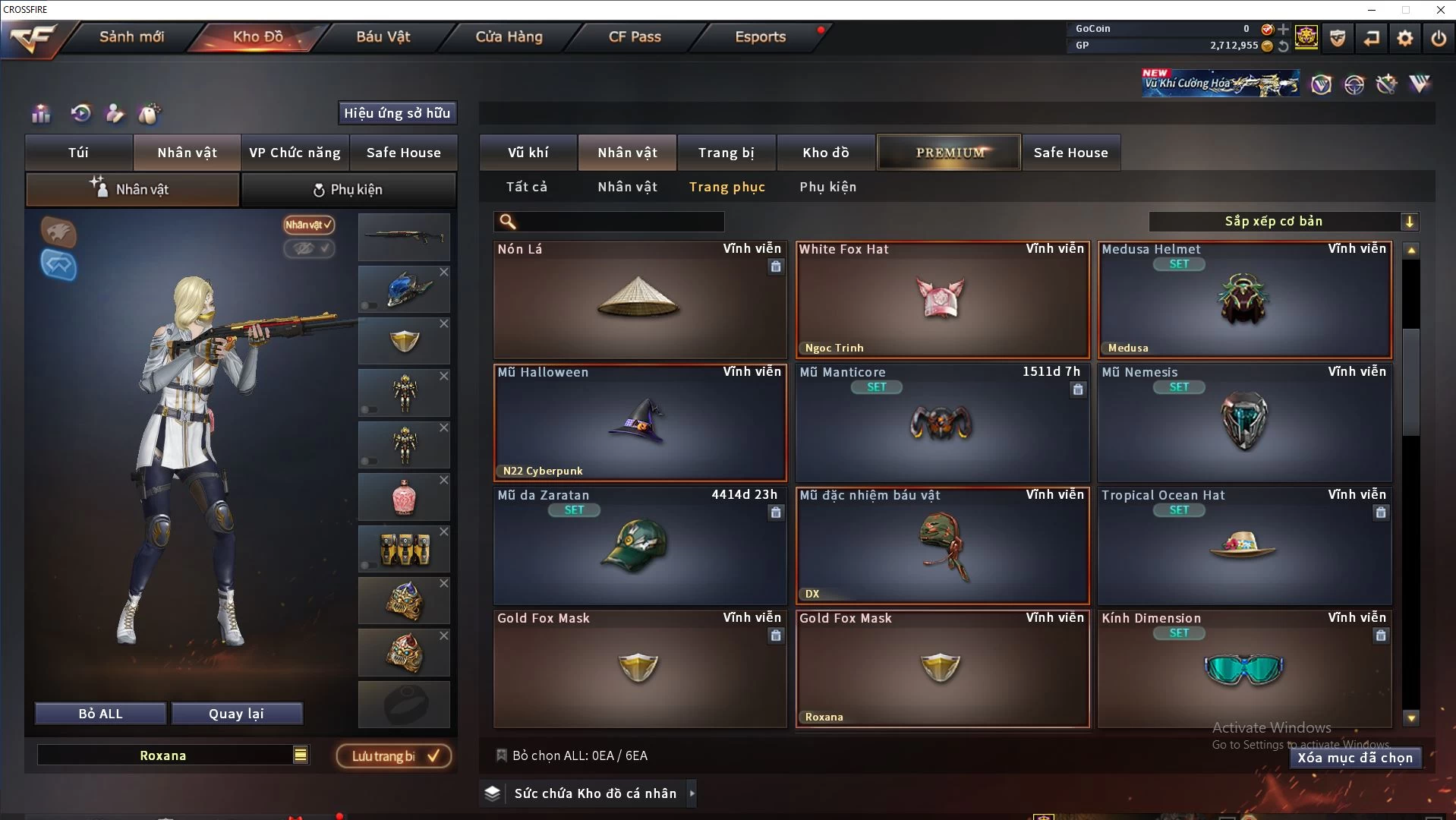Click the Bỏ ALL button
Screen dimensions: 1456x820
[x=100, y=714]
